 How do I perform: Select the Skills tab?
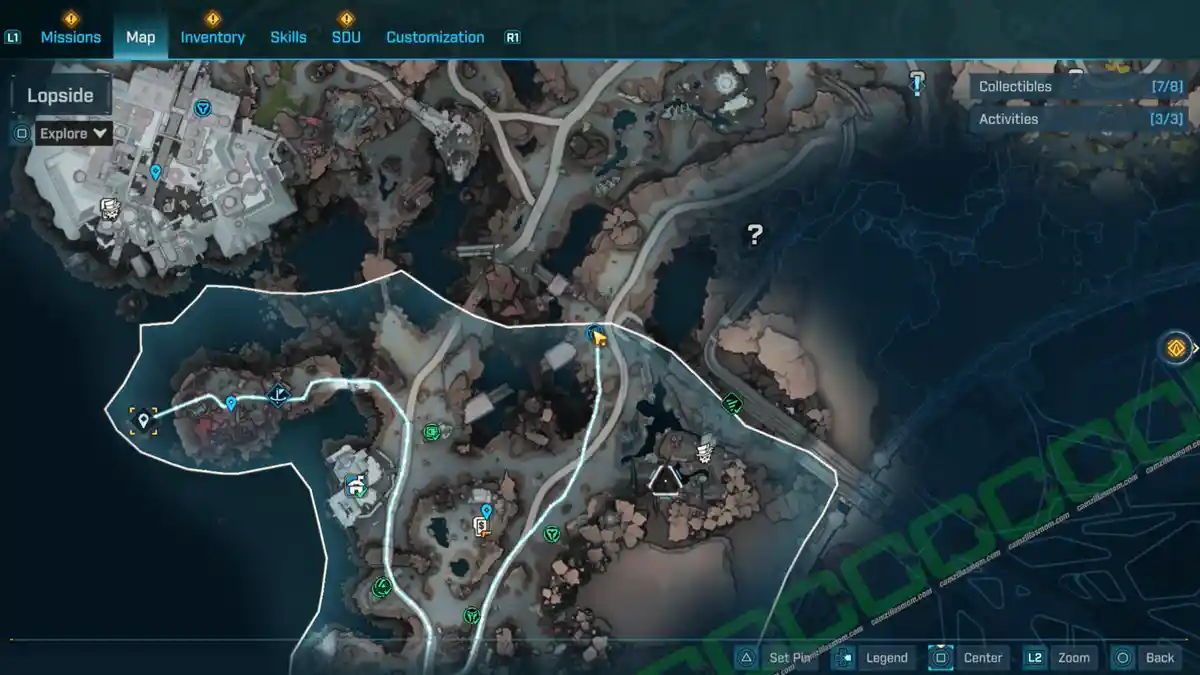(x=288, y=37)
